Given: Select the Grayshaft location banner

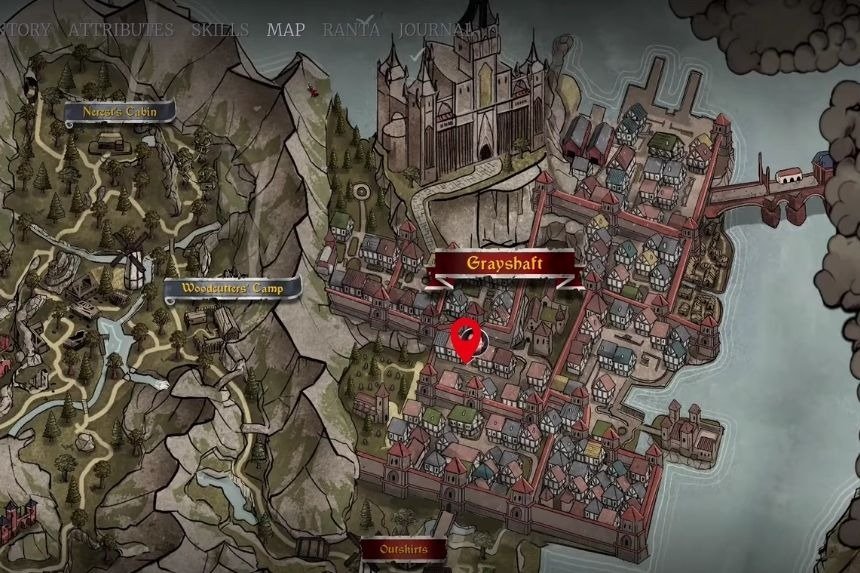Looking at the screenshot, I should pyautogui.click(x=505, y=264).
